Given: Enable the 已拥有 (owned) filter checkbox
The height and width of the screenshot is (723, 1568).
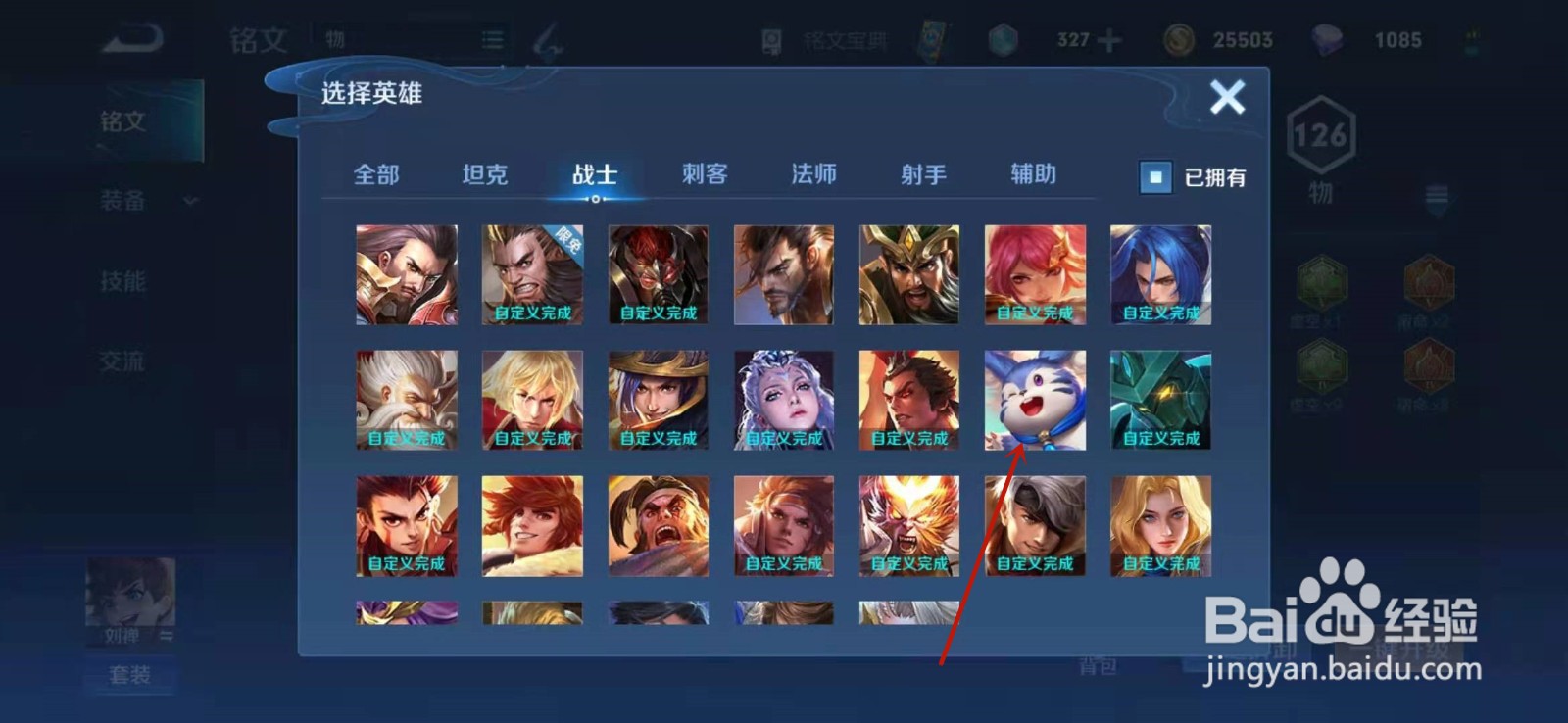Looking at the screenshot, I should [x=1154, y=178].
